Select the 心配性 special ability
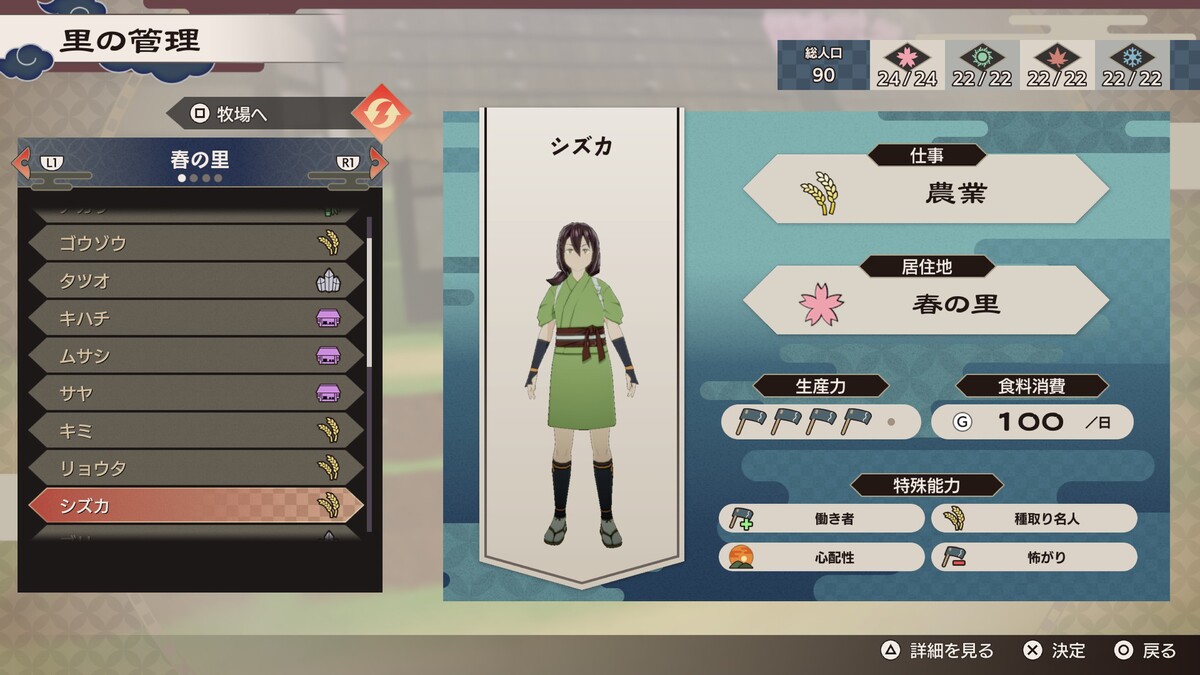The image size is (1200, 675). click(821, 558)
